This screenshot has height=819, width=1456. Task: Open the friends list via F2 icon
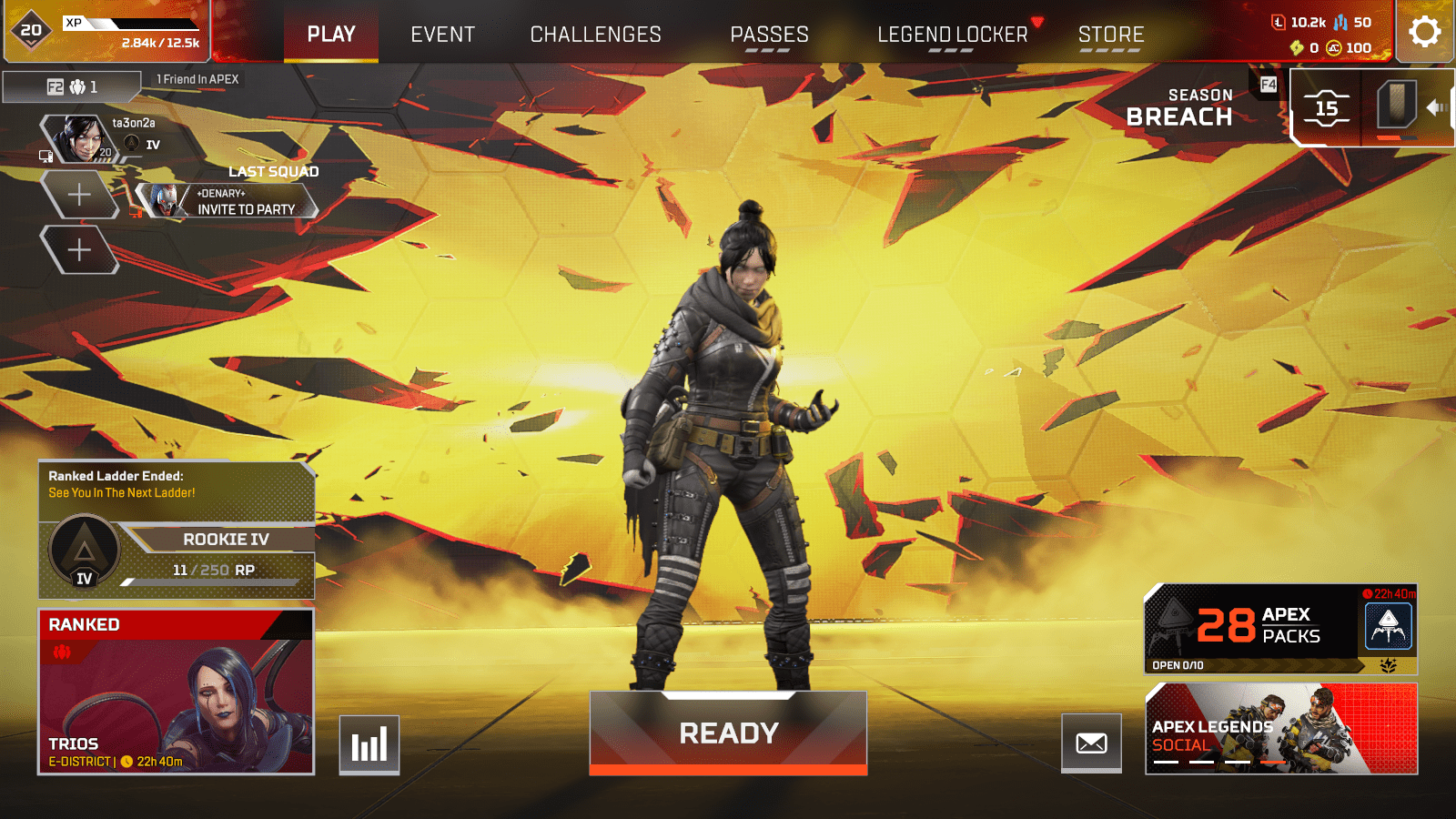click(x=55, y=86)
